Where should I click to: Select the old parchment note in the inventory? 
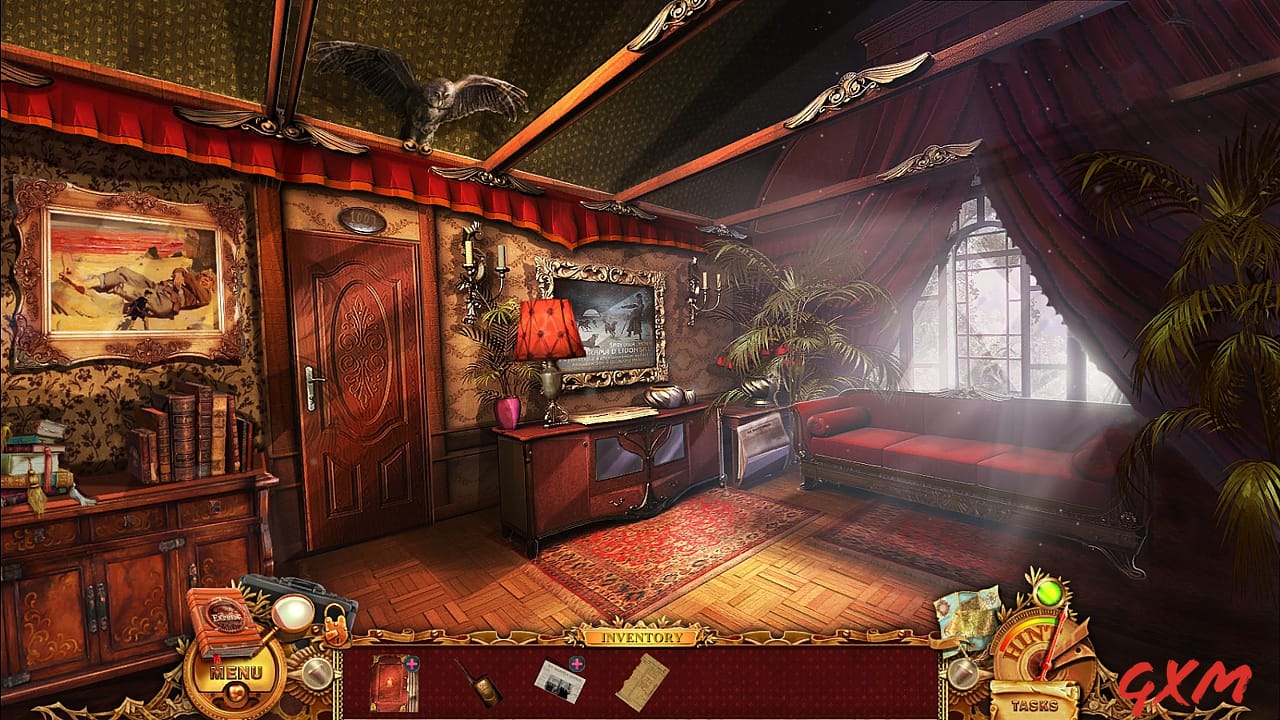(644, 682)
